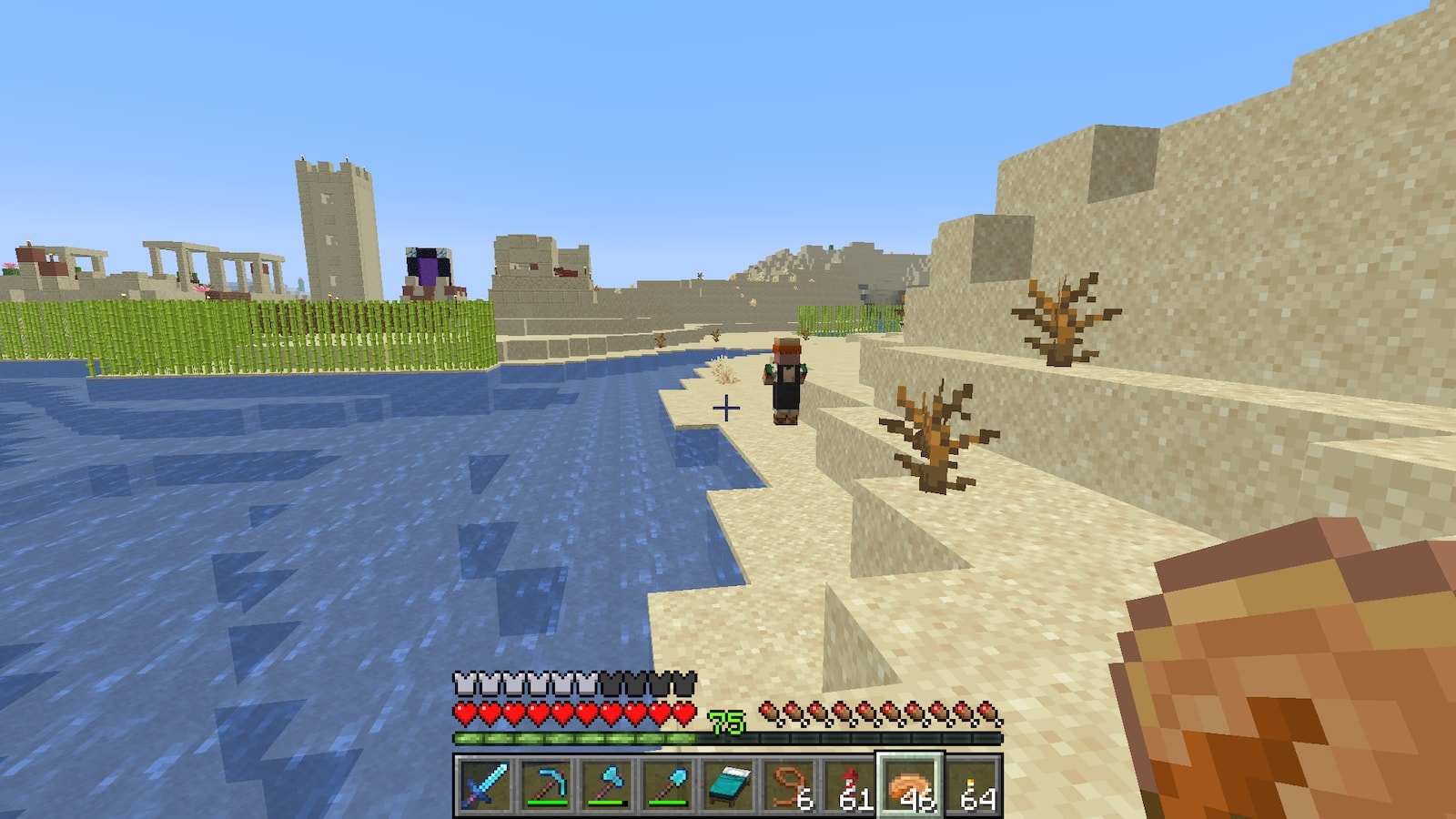The image size is (1456, 819).
Task: Click the cooked food stack of 46
Action: pos(911,784)
